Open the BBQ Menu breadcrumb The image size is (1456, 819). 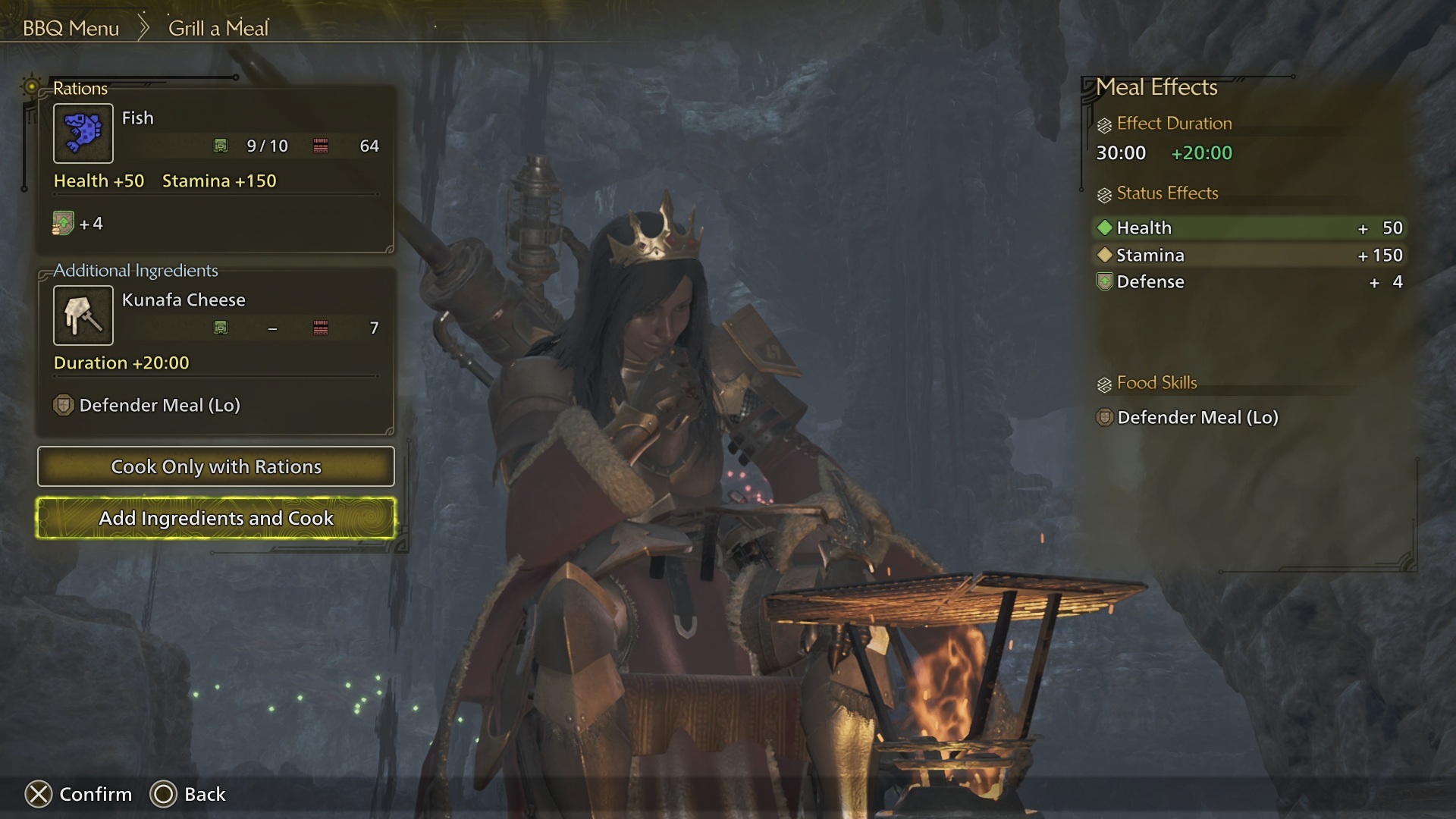coord(70,28)
